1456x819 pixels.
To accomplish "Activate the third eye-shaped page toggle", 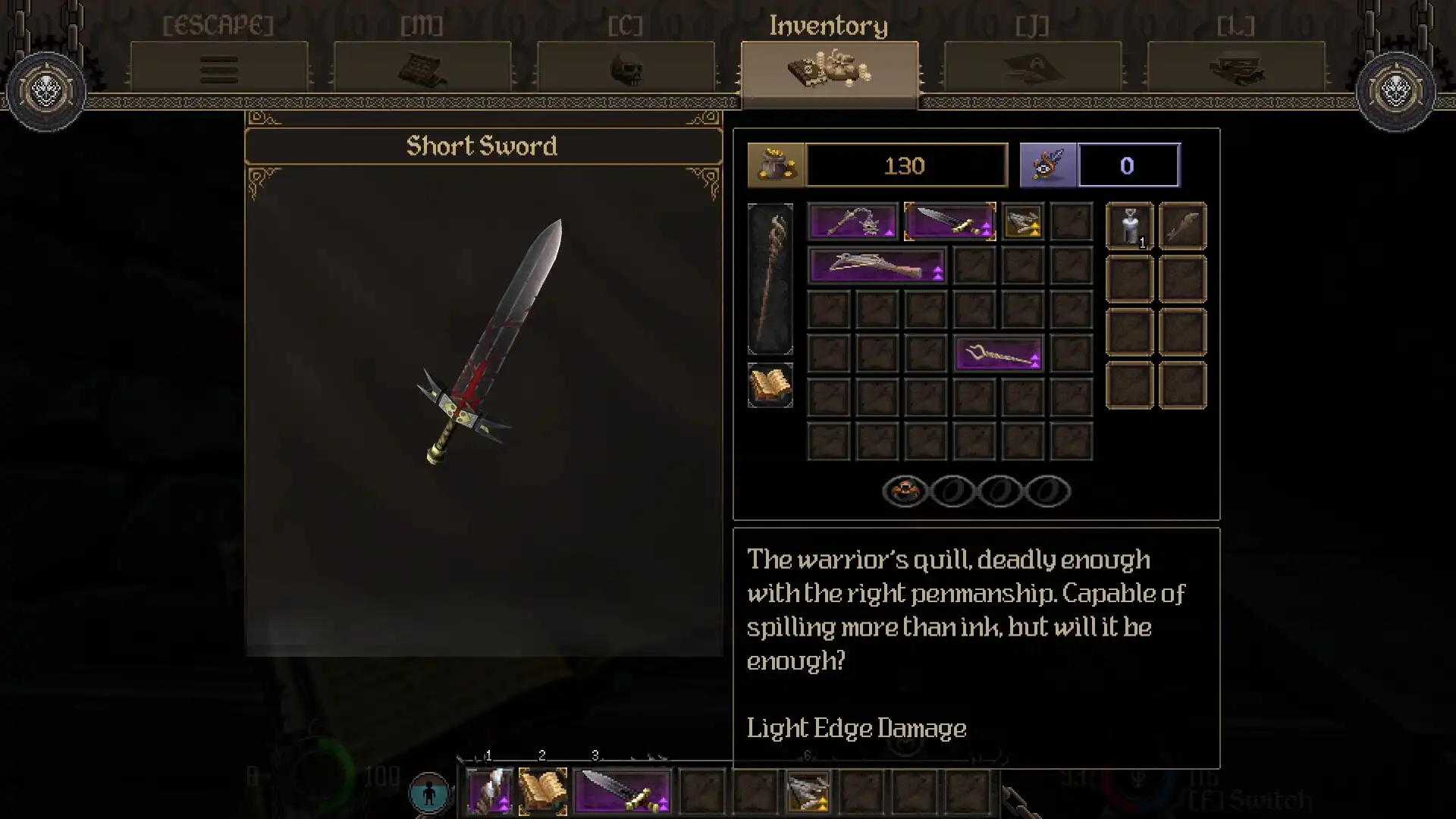I will click(x=1001, y=491).
